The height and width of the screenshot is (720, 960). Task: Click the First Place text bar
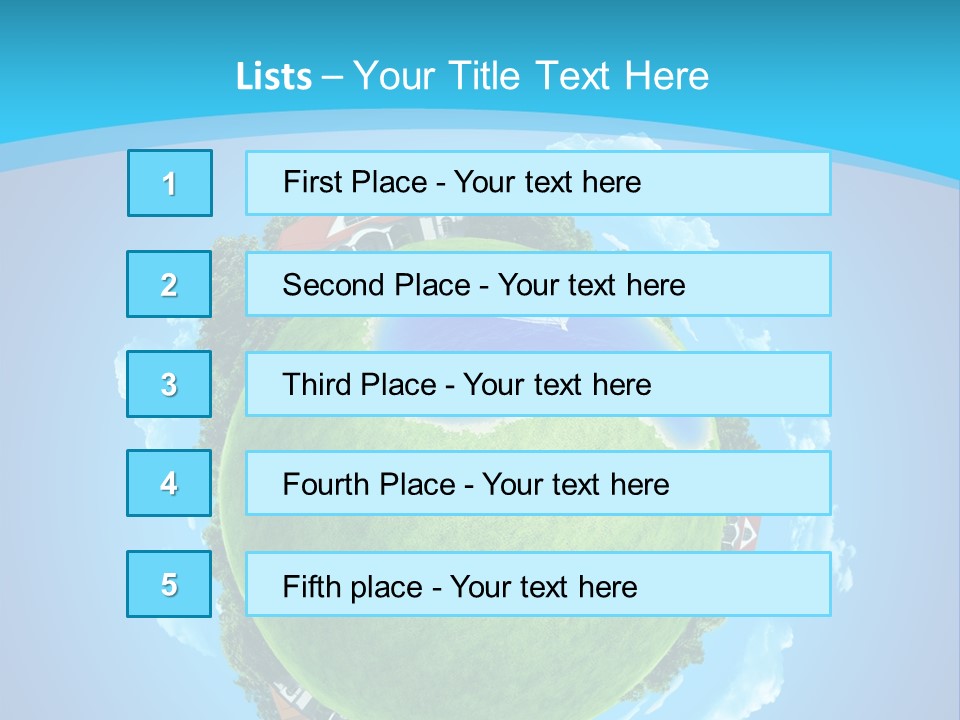coord(538,183)
